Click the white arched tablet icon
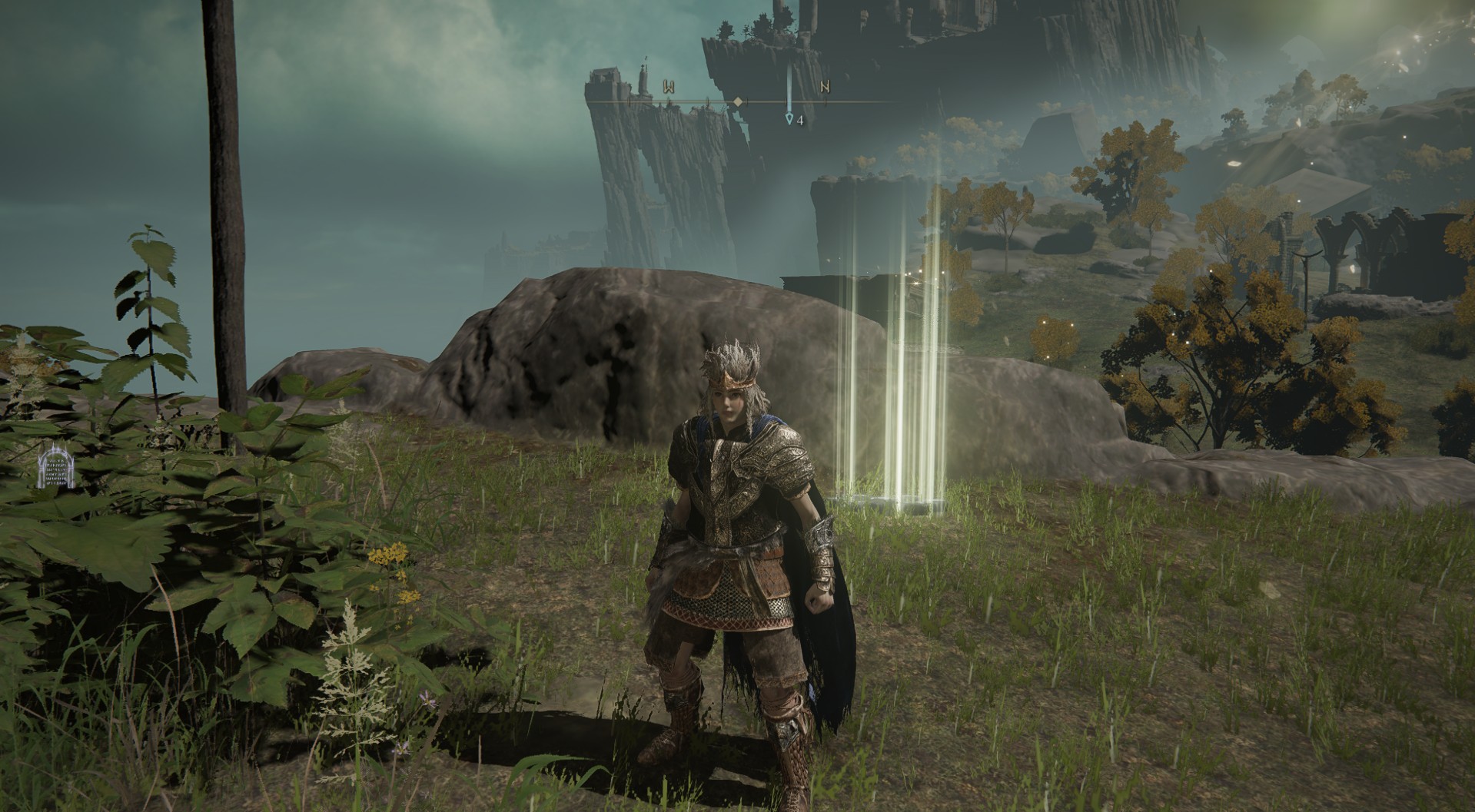This screenshot has width=1475, height=812. pos(55,468)
